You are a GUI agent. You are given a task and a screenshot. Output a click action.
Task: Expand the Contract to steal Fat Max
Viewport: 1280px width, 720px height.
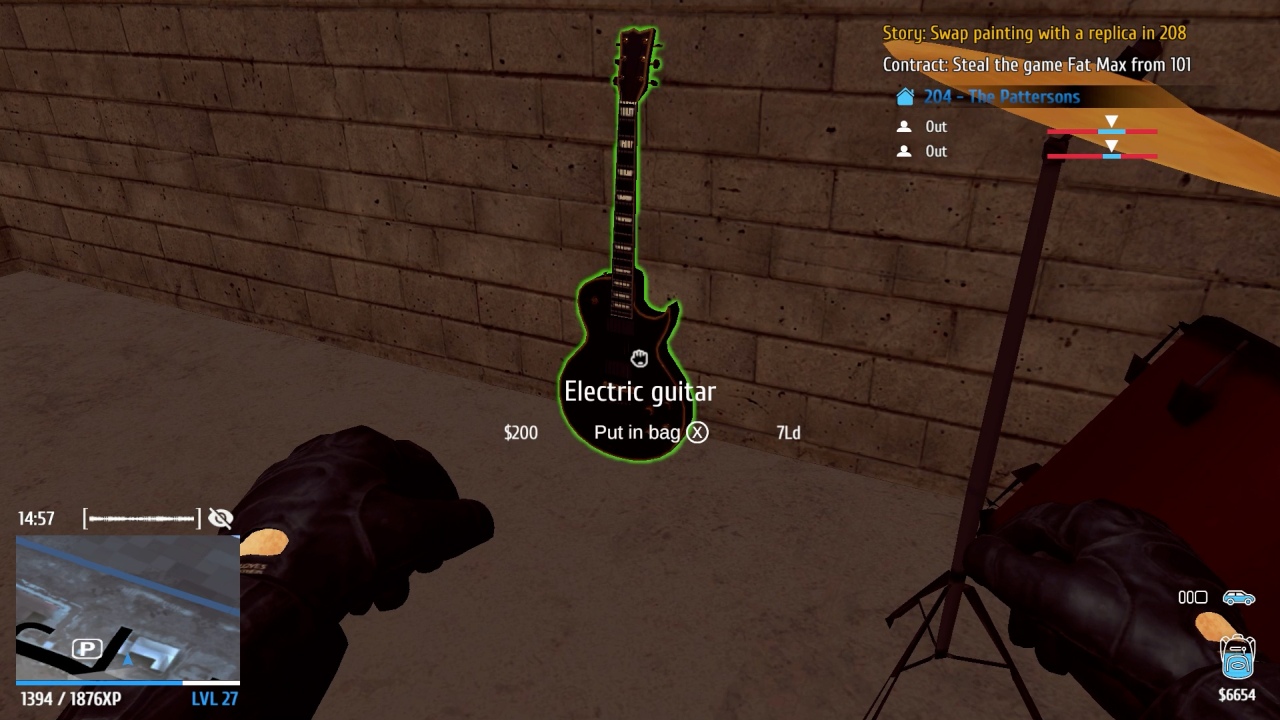click(x=1031, y=64)
